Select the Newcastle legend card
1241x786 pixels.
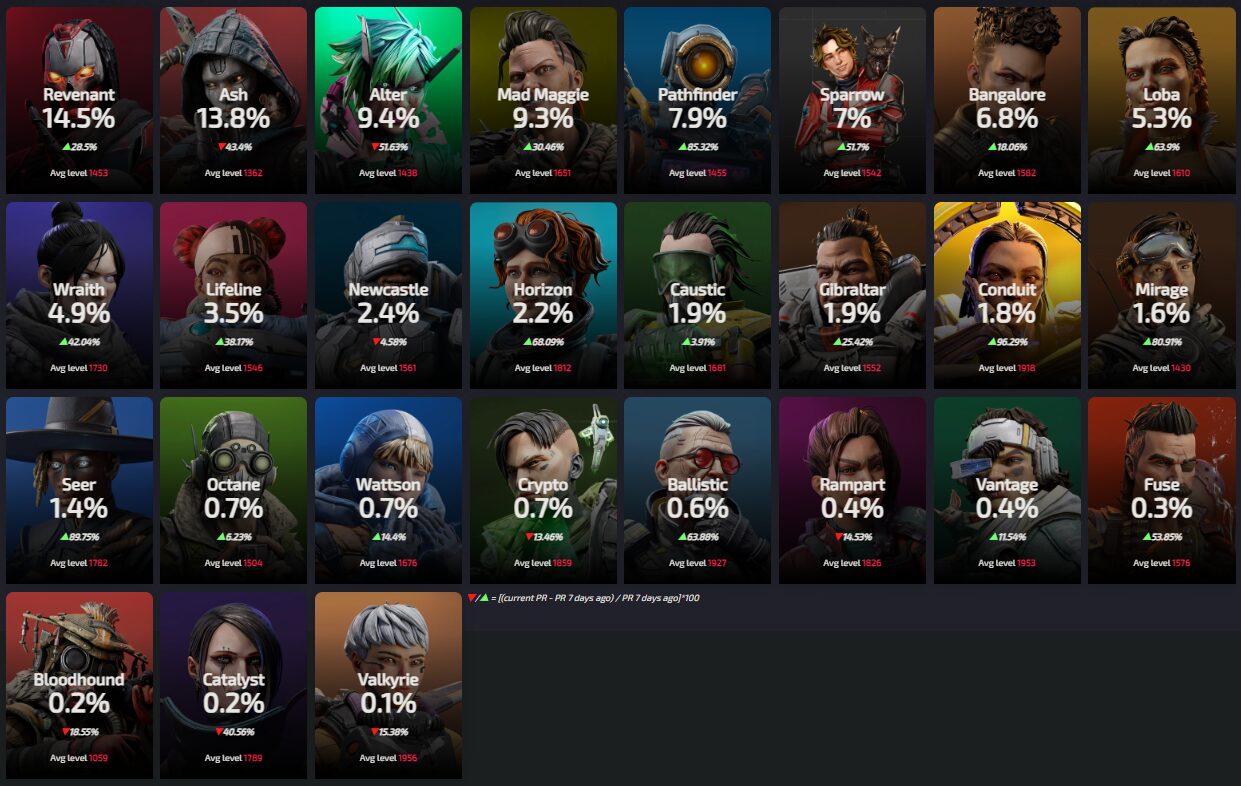pos(388,295)
